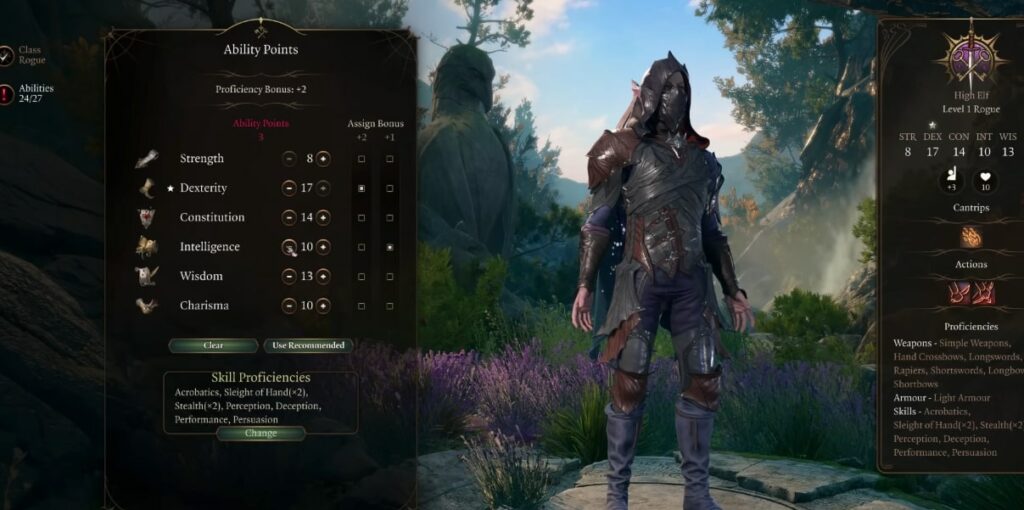1024x510 pixels.
Task: Clear all assigned ability points
Action: (213, 346)
